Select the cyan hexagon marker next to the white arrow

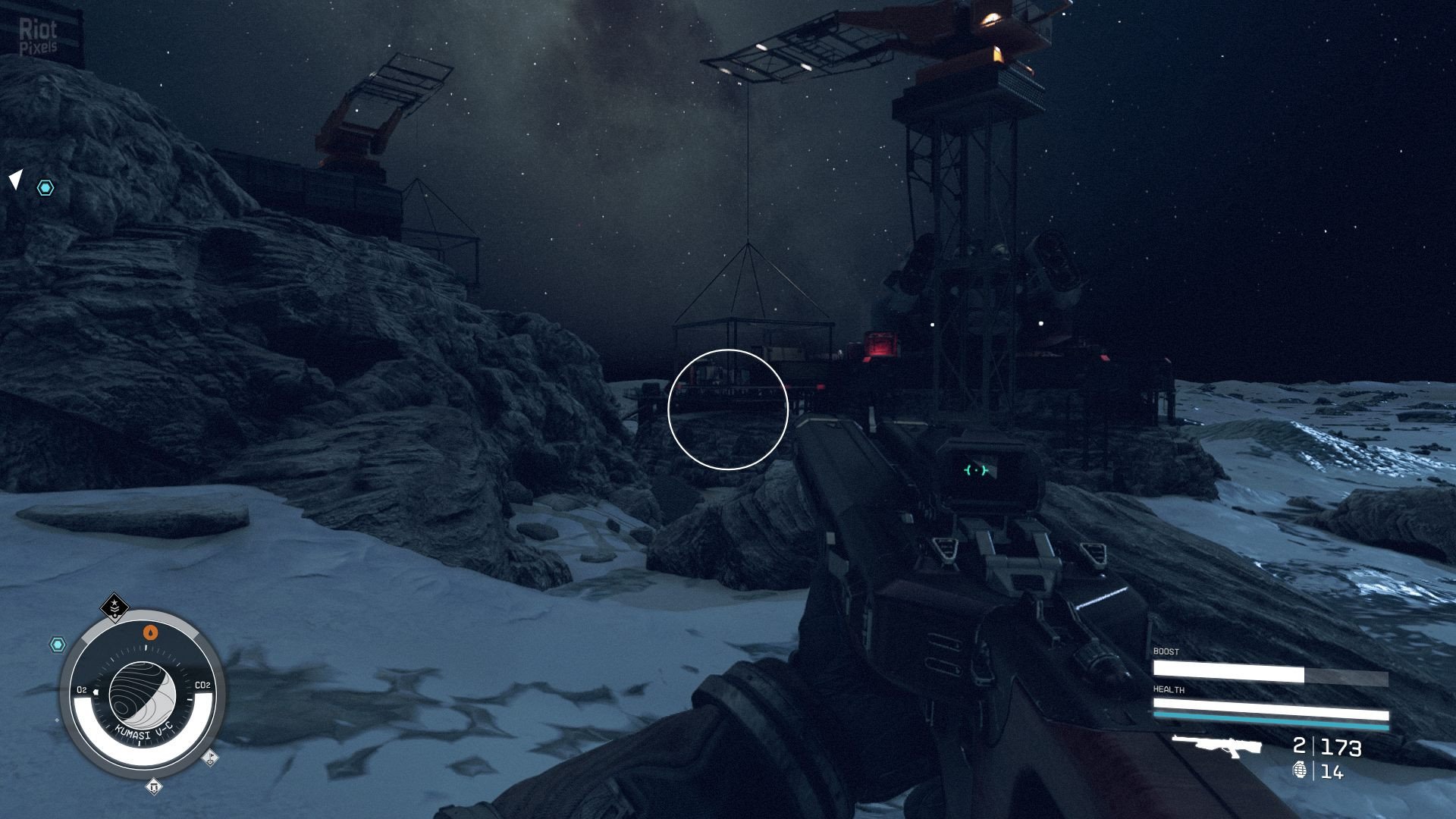pyautogui.click(x=45, y=188)
